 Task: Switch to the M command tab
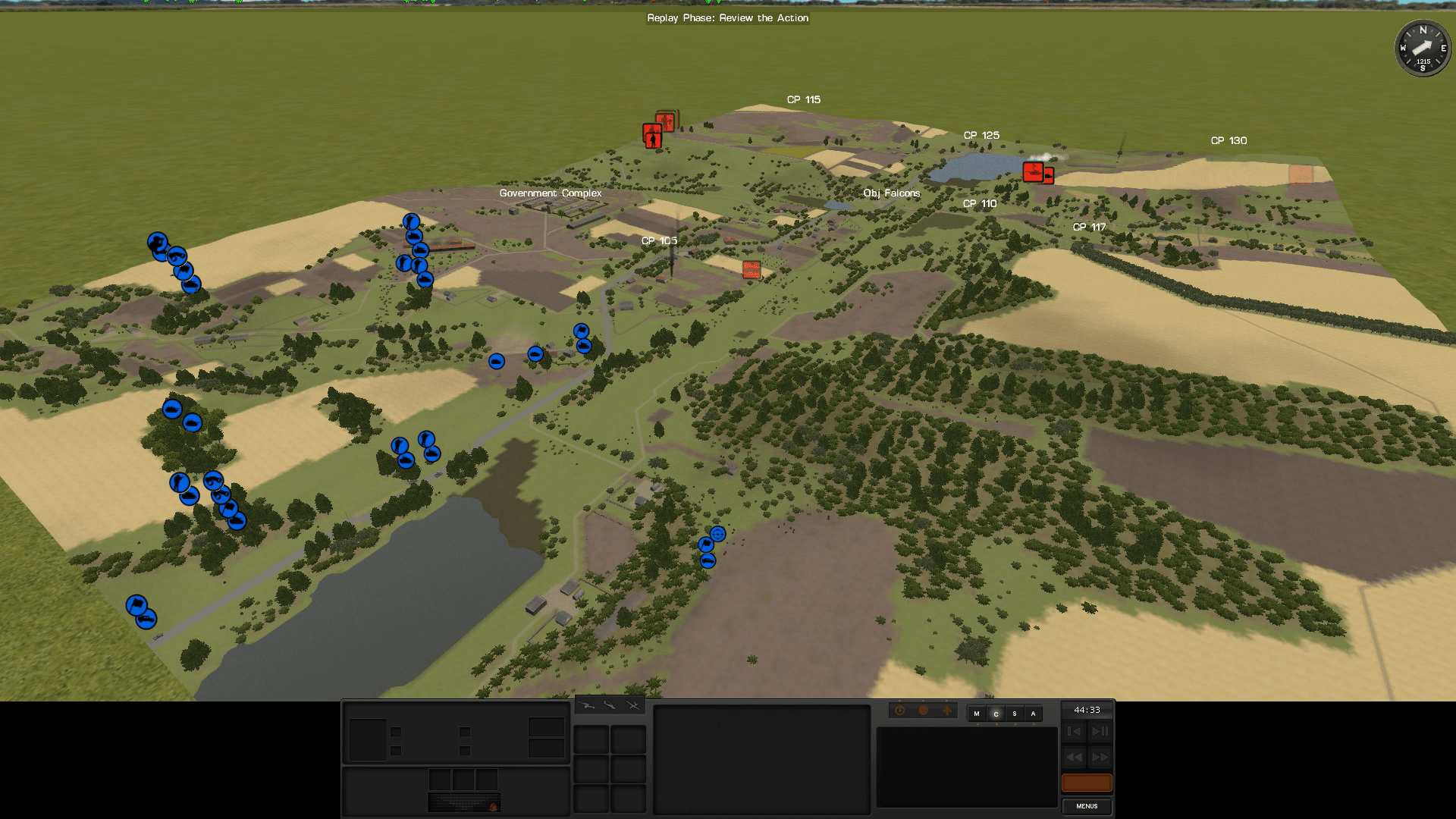coord(977,714)
